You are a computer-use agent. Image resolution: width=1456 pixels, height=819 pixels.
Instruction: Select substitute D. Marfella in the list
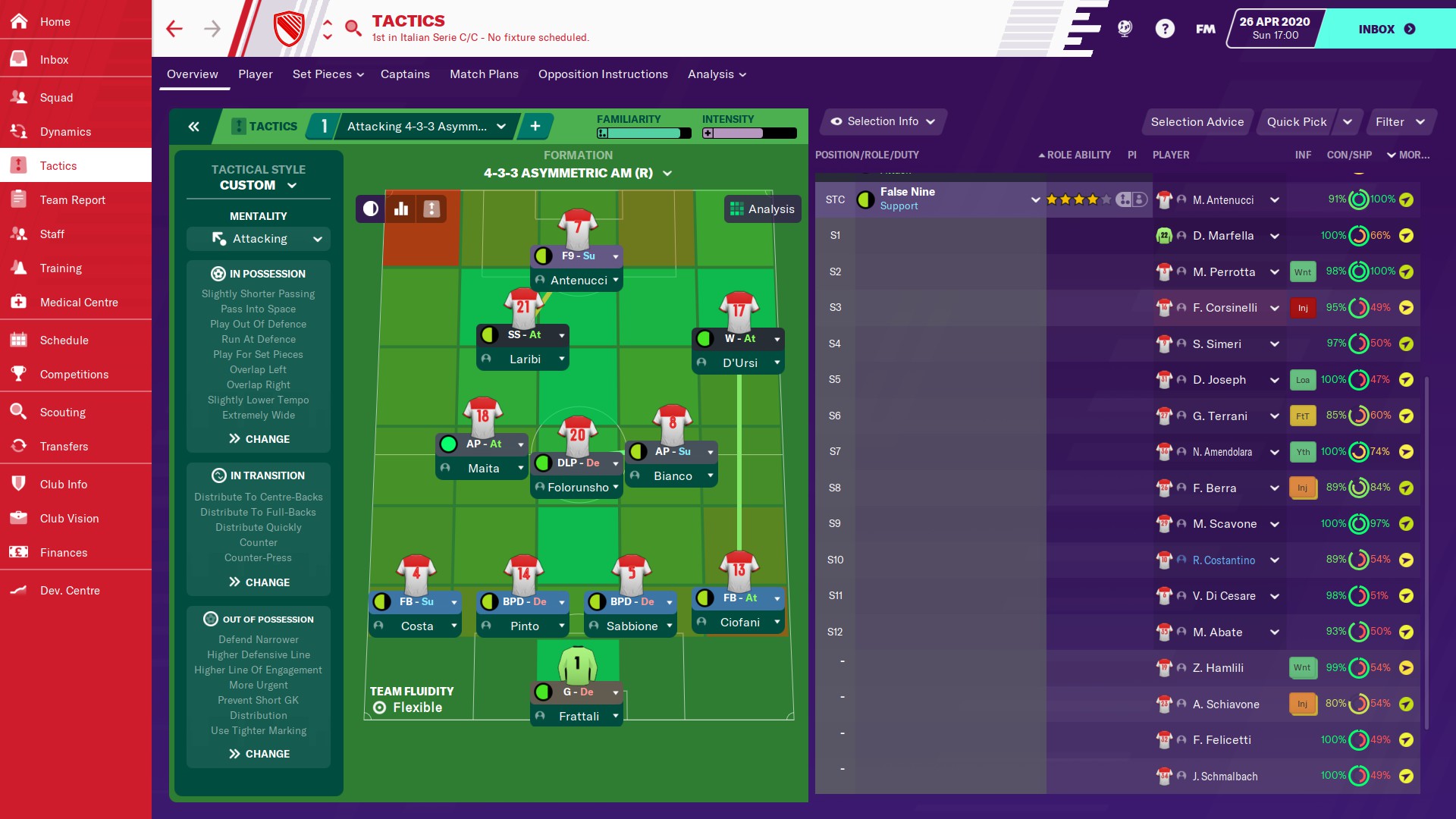pos(1222,236)
